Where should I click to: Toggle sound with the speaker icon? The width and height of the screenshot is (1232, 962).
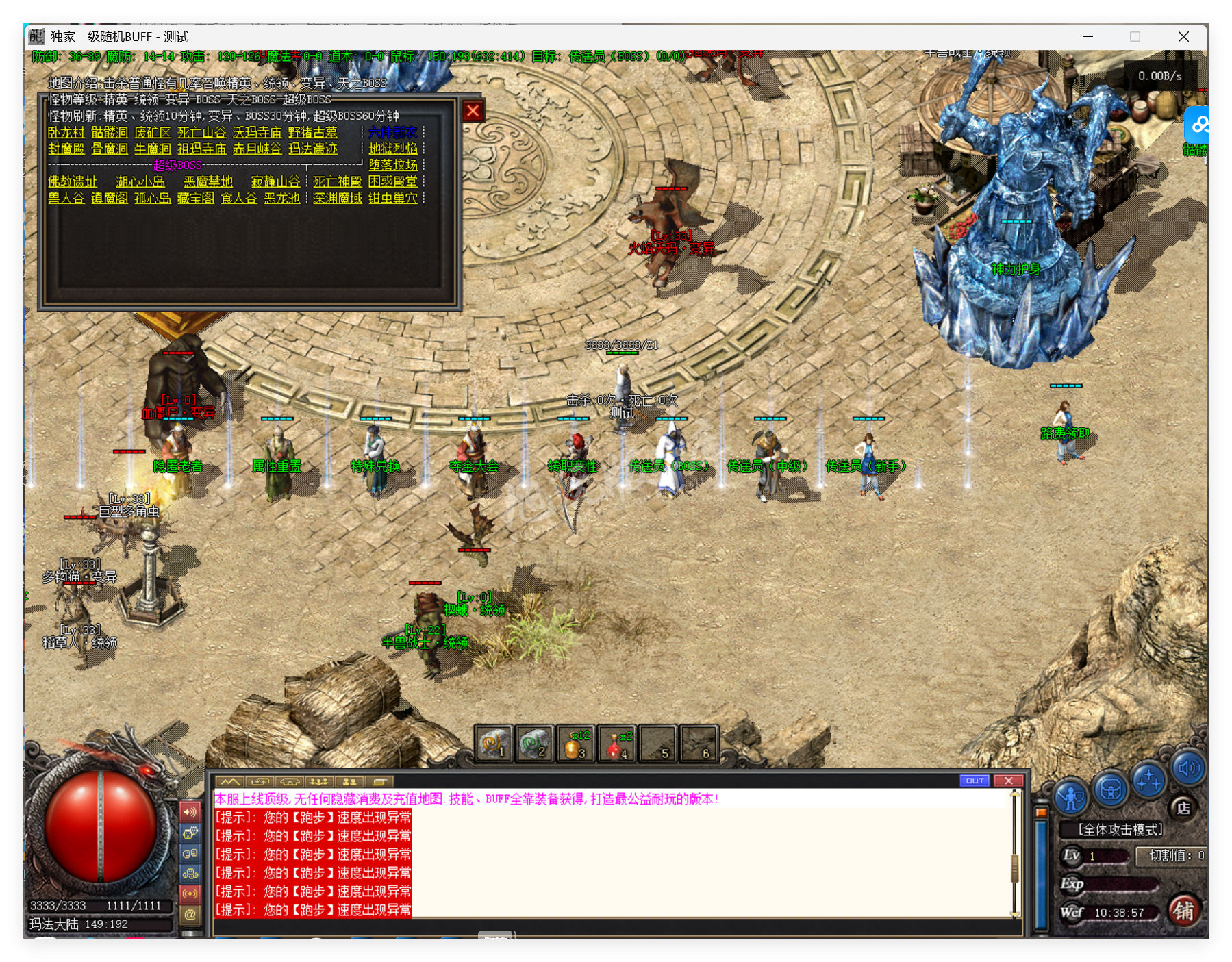click(1188, 768)
